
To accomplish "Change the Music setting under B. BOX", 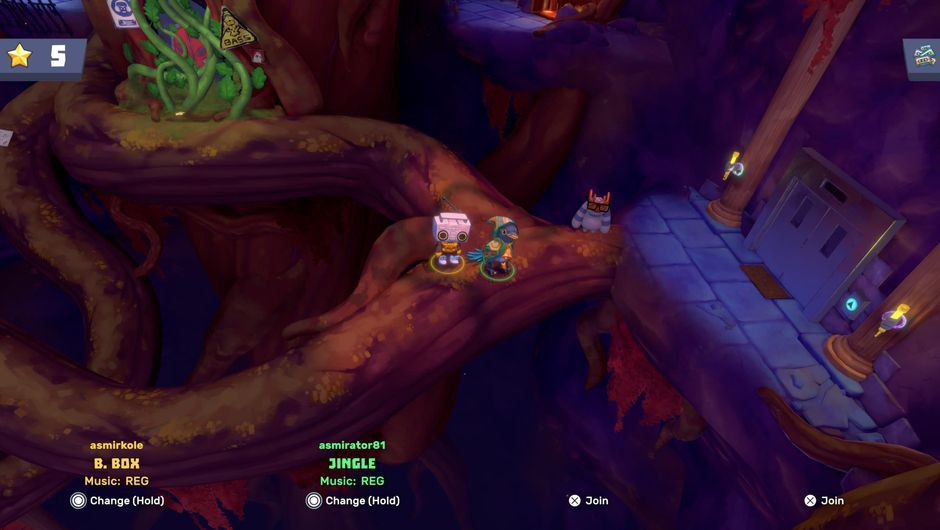I will 116,481.
